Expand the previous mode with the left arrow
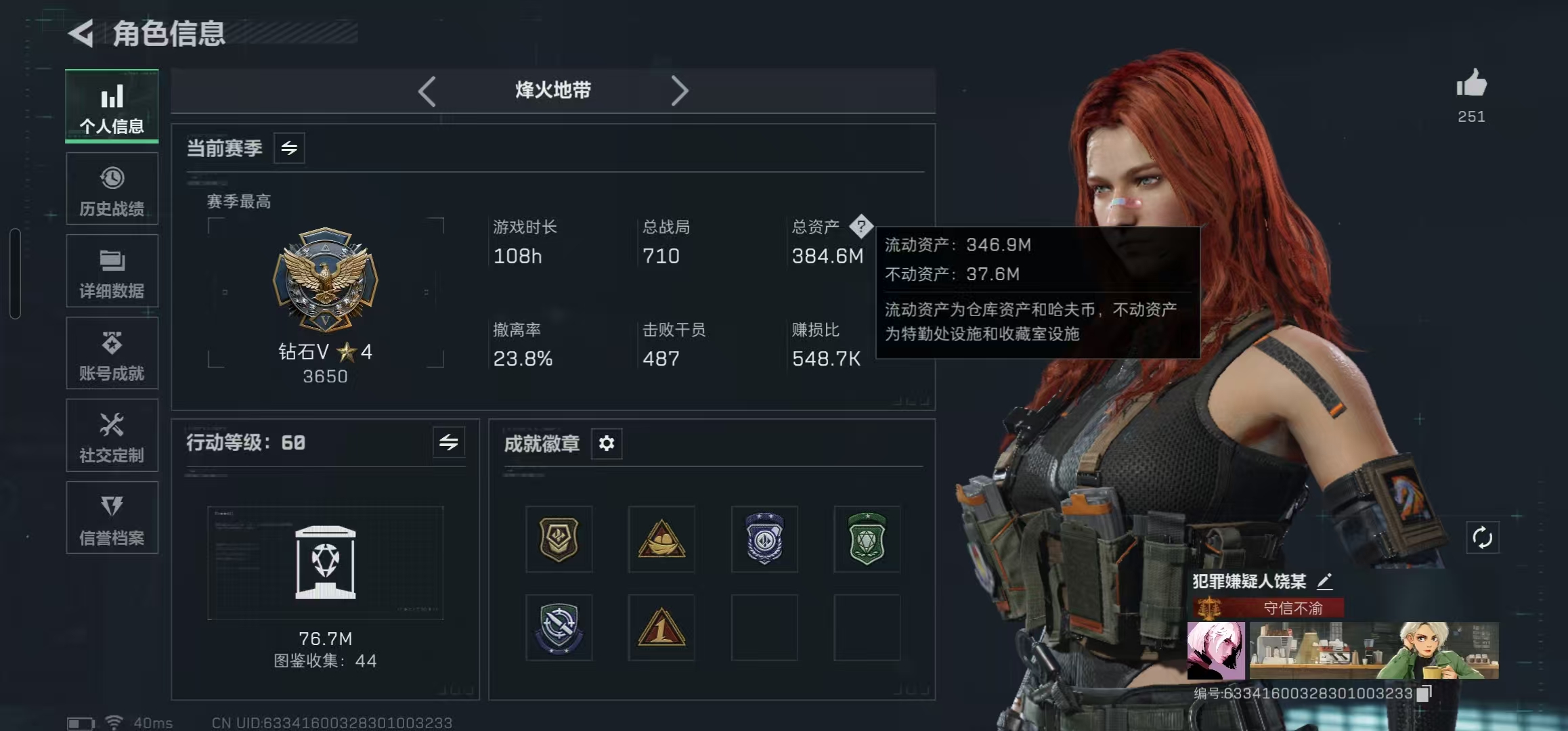This screenshot has height=731, width=1568. (x=428, y=90)
